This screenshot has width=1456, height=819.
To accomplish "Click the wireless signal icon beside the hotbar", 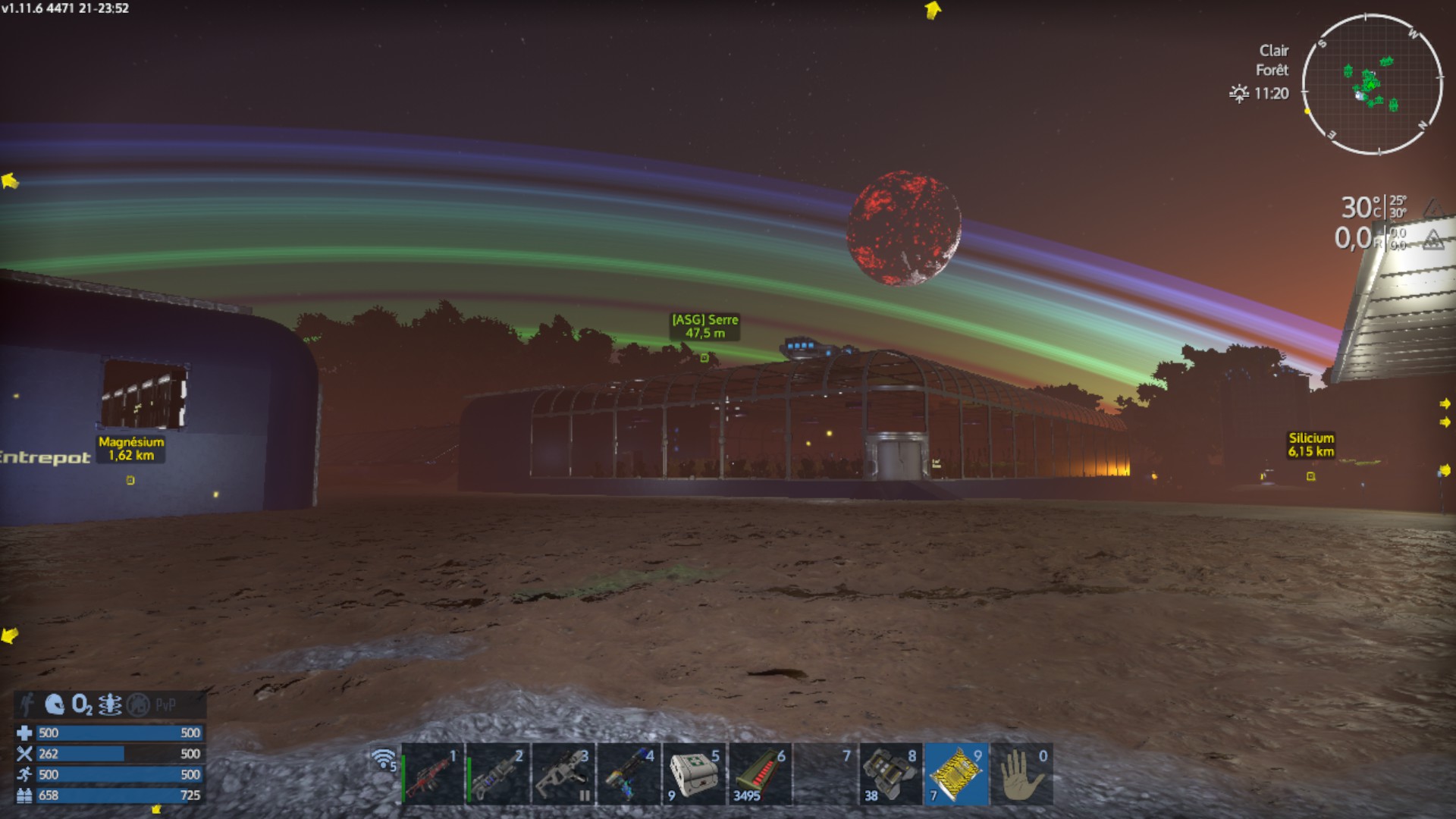I will pyautogui.click(x=384, y=758).
